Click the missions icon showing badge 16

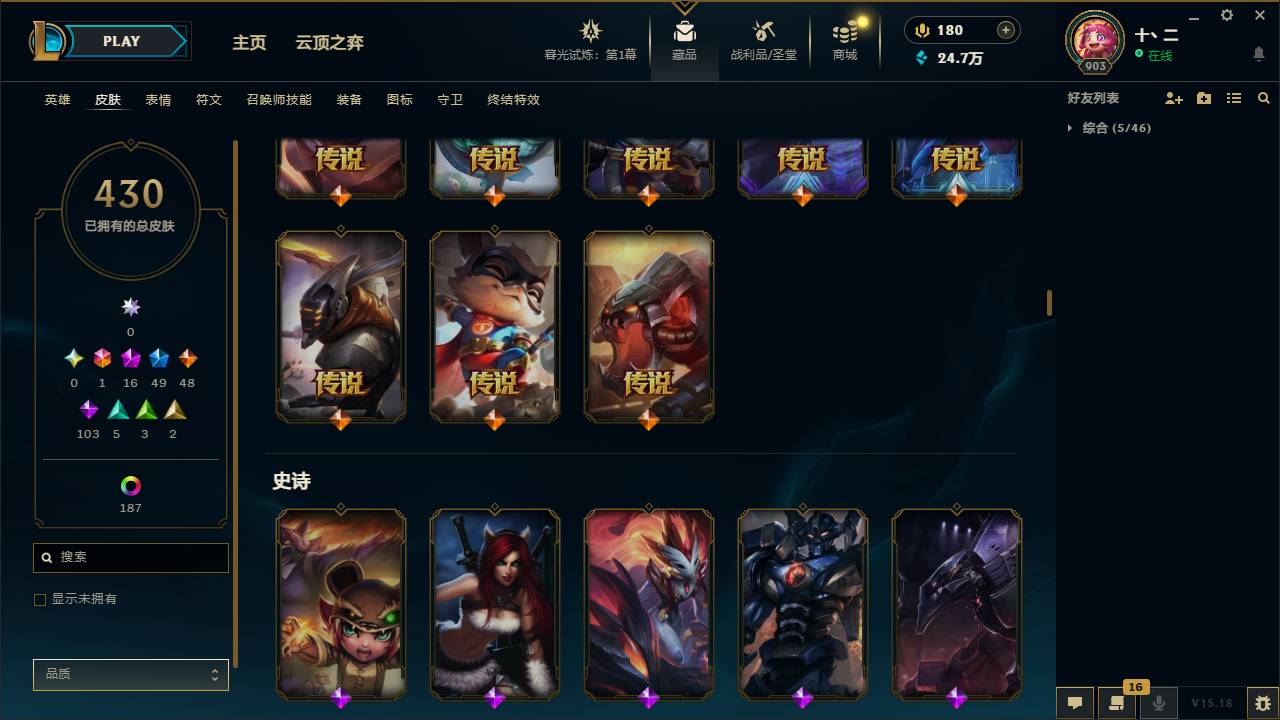tap(1117, 703)
